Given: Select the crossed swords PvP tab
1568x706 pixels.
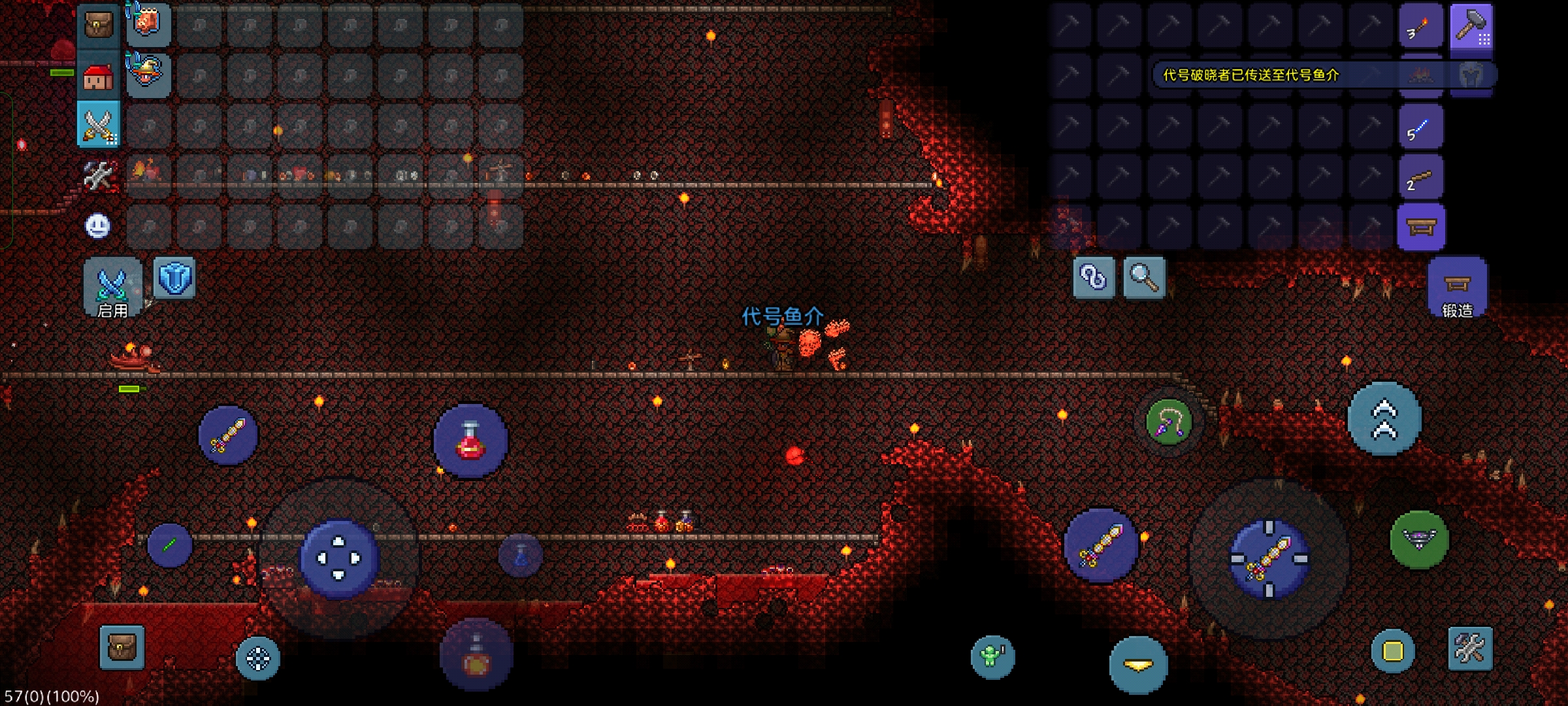Looking at the screenshot, I should tap(99, 124).
